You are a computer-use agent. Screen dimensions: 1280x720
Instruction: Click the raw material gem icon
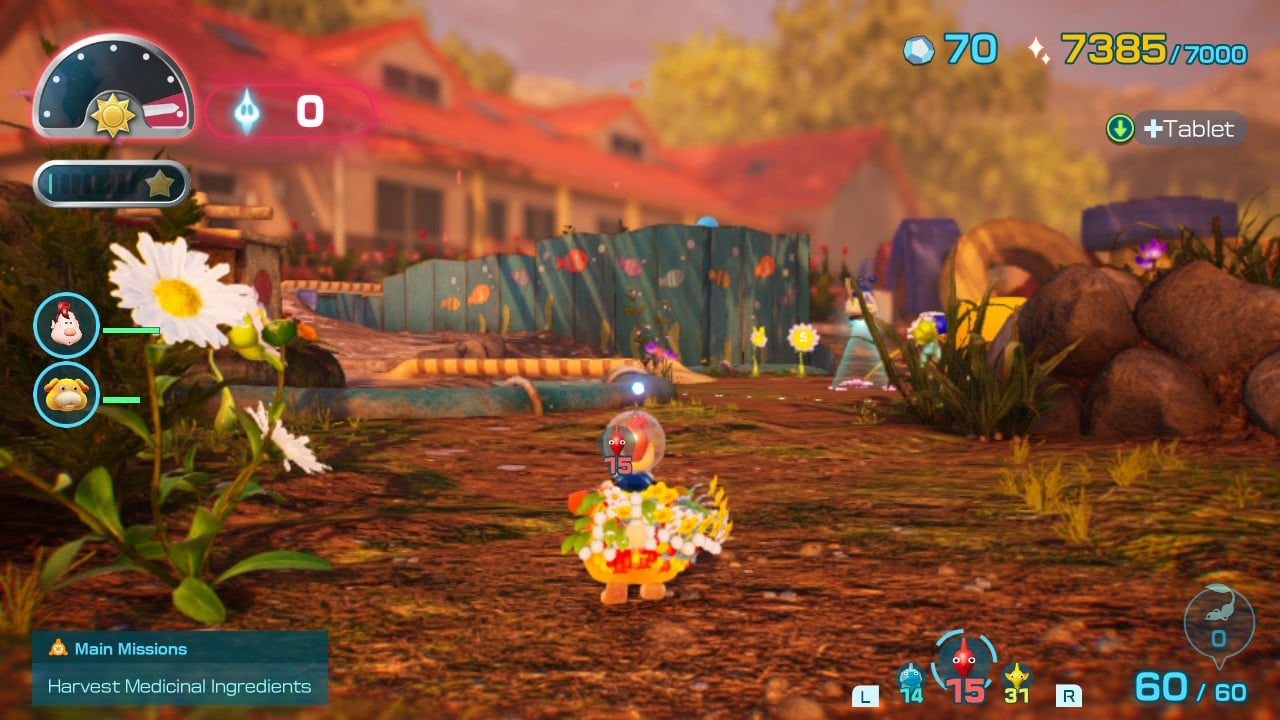[x=918, y=50]
